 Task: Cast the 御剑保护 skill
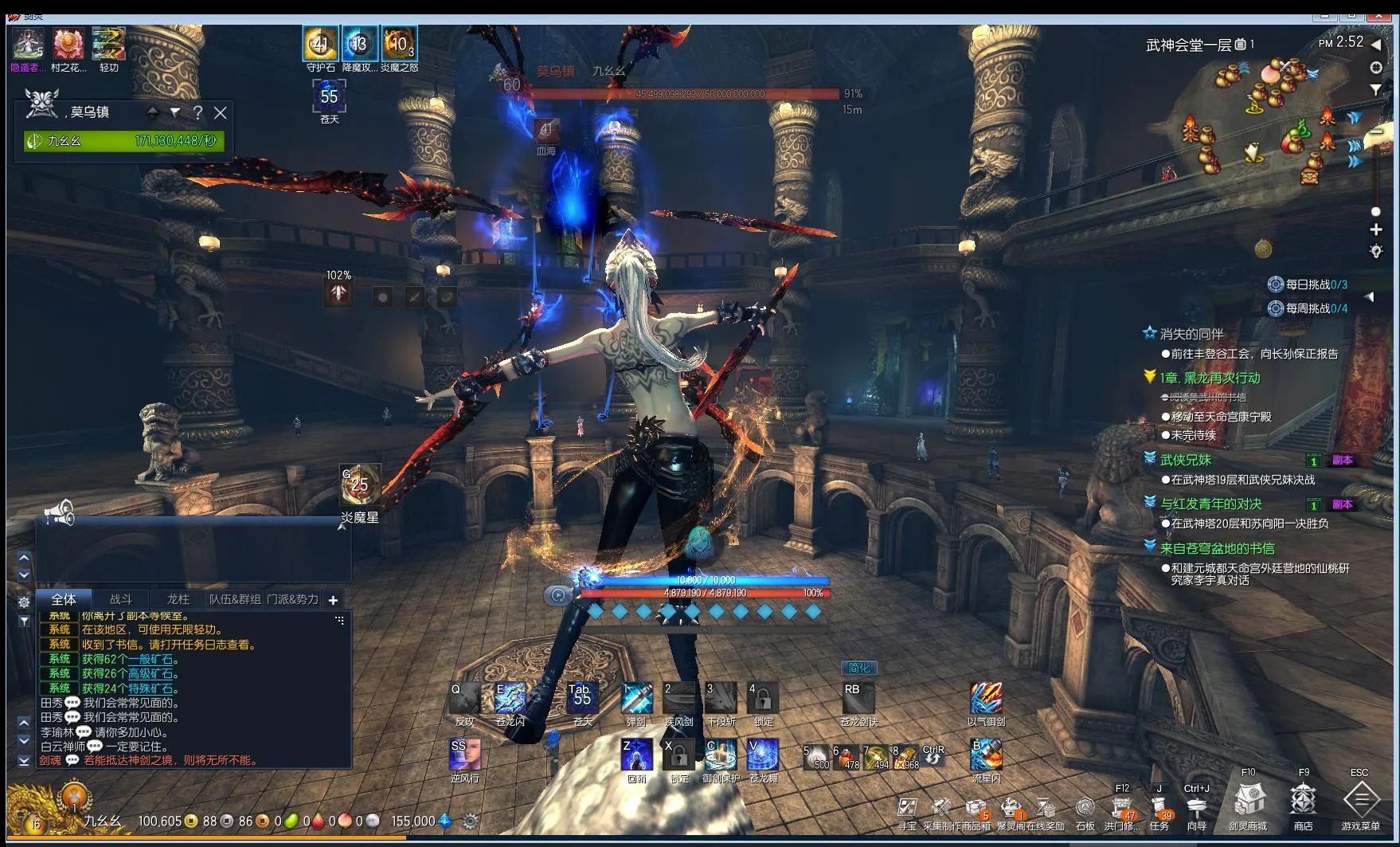[721, 755]
